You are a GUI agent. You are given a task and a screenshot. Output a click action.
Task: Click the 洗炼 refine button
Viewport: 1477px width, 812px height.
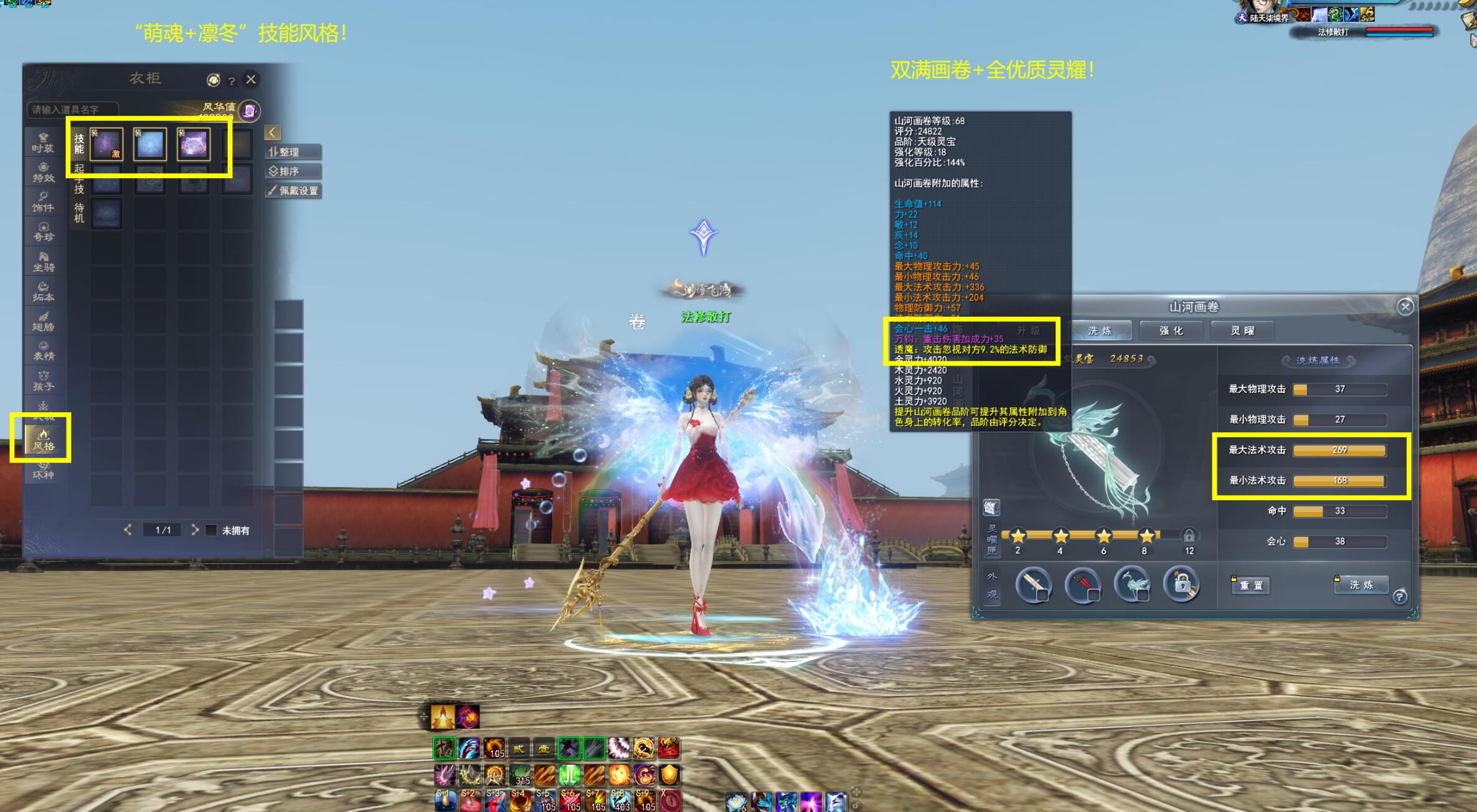(x=1361, y=585)
